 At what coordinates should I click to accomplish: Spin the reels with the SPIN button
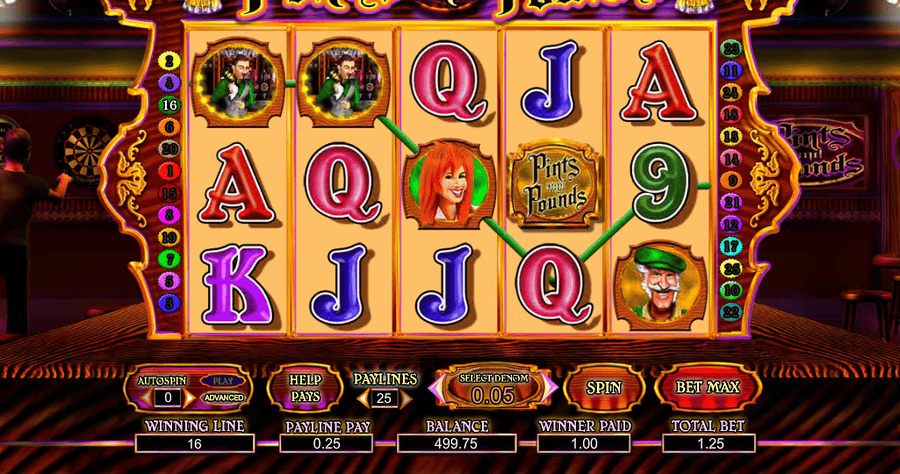[x=603, y=387]
